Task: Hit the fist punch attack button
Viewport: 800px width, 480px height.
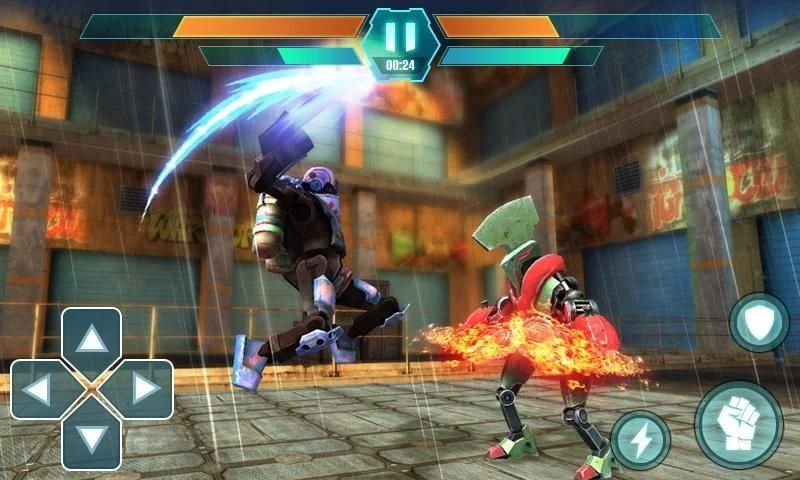Action: point(738,424)
